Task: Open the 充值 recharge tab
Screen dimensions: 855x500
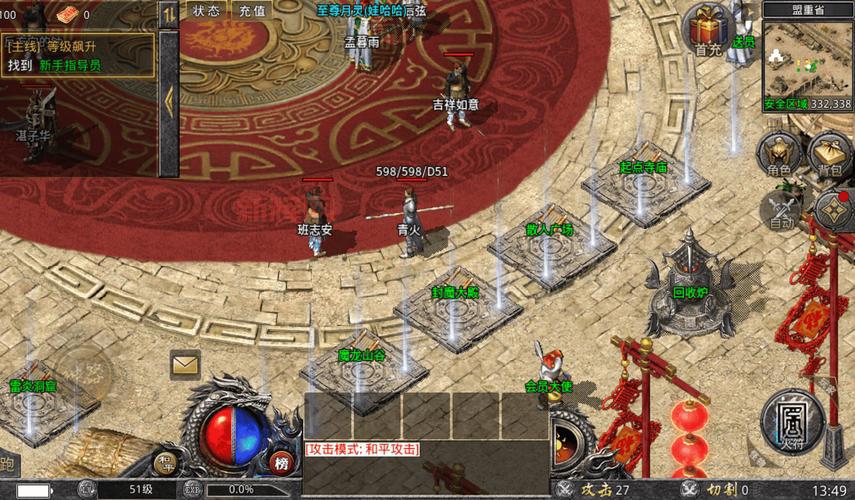Action: click(x=253, y=11)
